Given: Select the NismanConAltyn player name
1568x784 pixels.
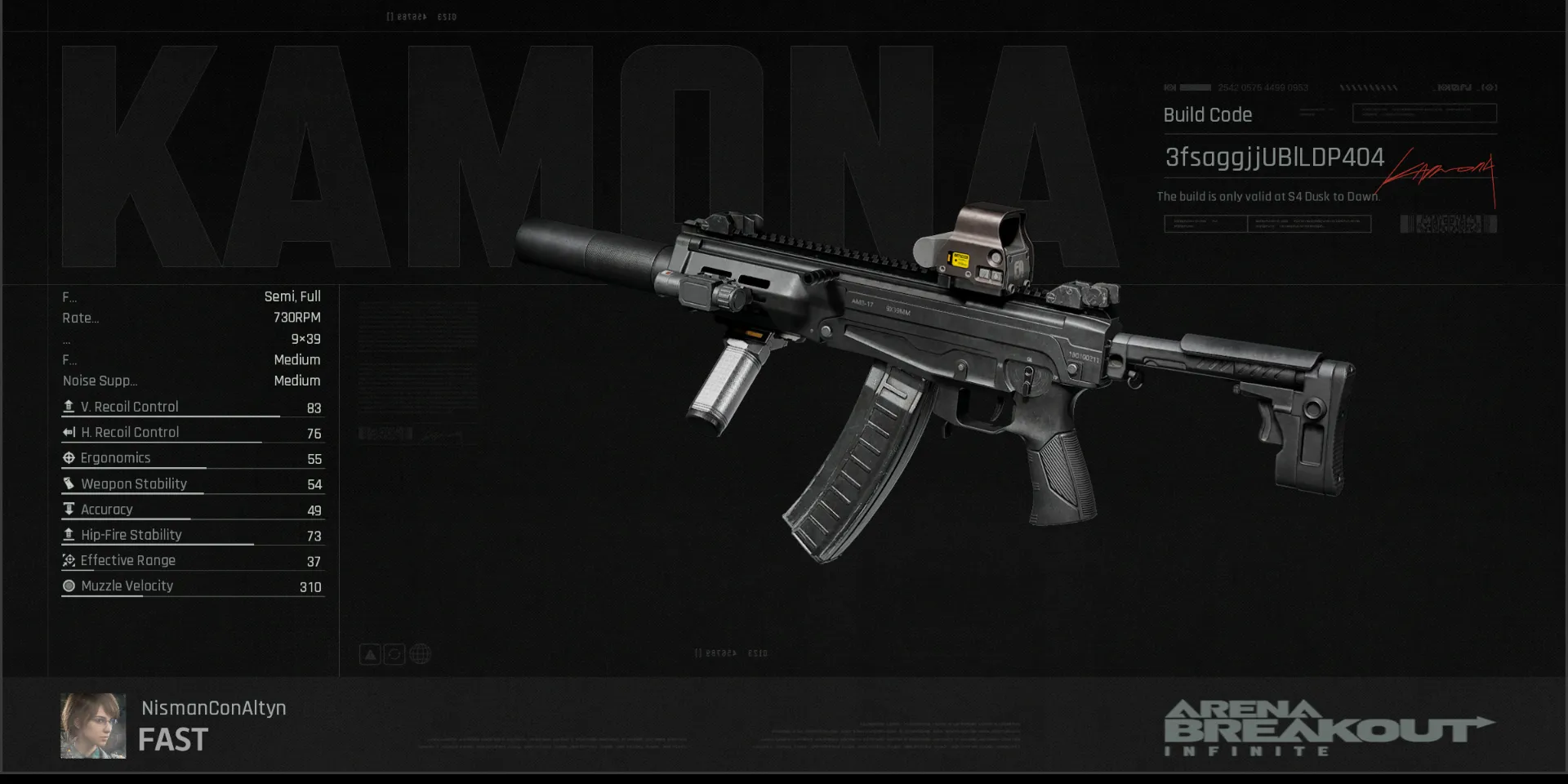Looking at the screenshot, I should click(x=214, y=708).
